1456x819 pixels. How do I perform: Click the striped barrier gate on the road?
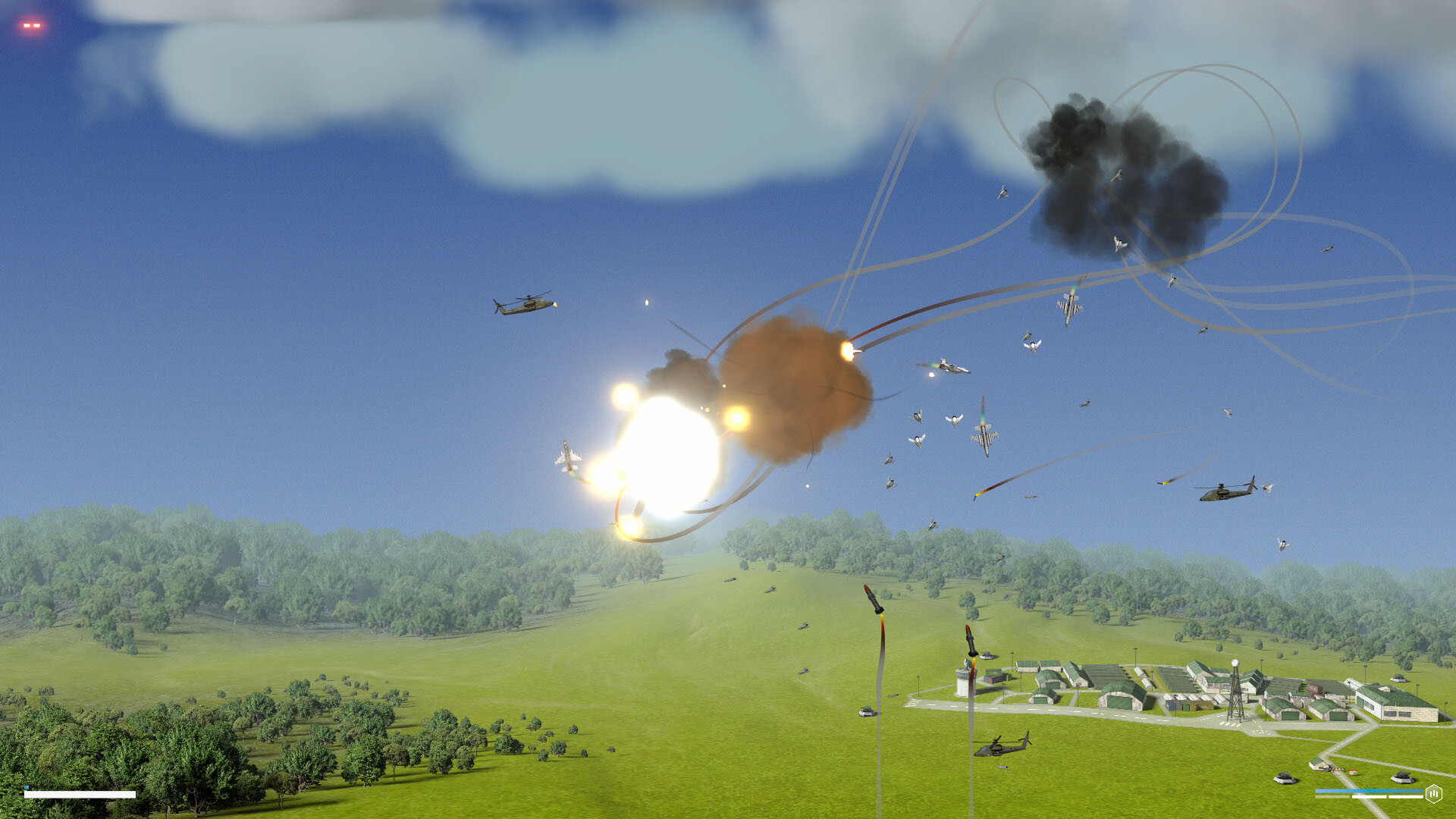pyautogui.click(x=1335, y=768)
